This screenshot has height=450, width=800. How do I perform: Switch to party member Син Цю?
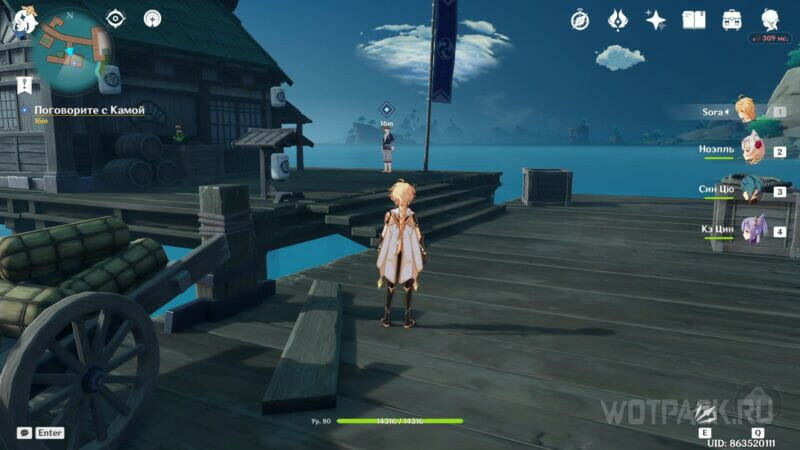(x=748, y=190)
